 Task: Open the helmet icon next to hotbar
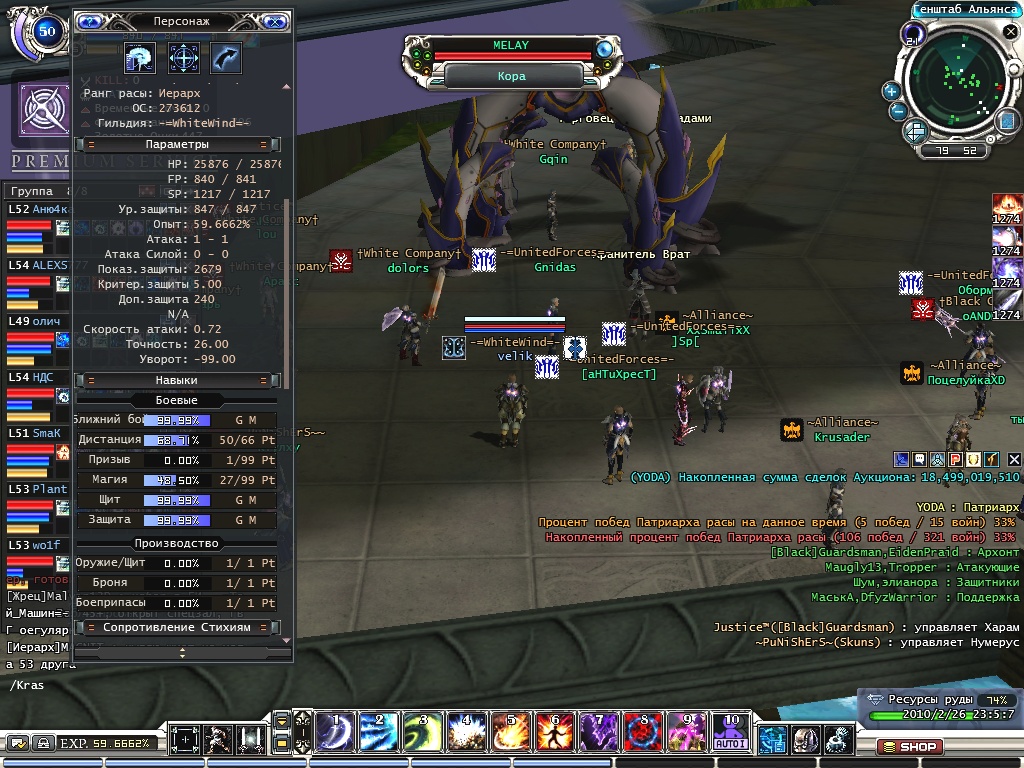(805, 740)
